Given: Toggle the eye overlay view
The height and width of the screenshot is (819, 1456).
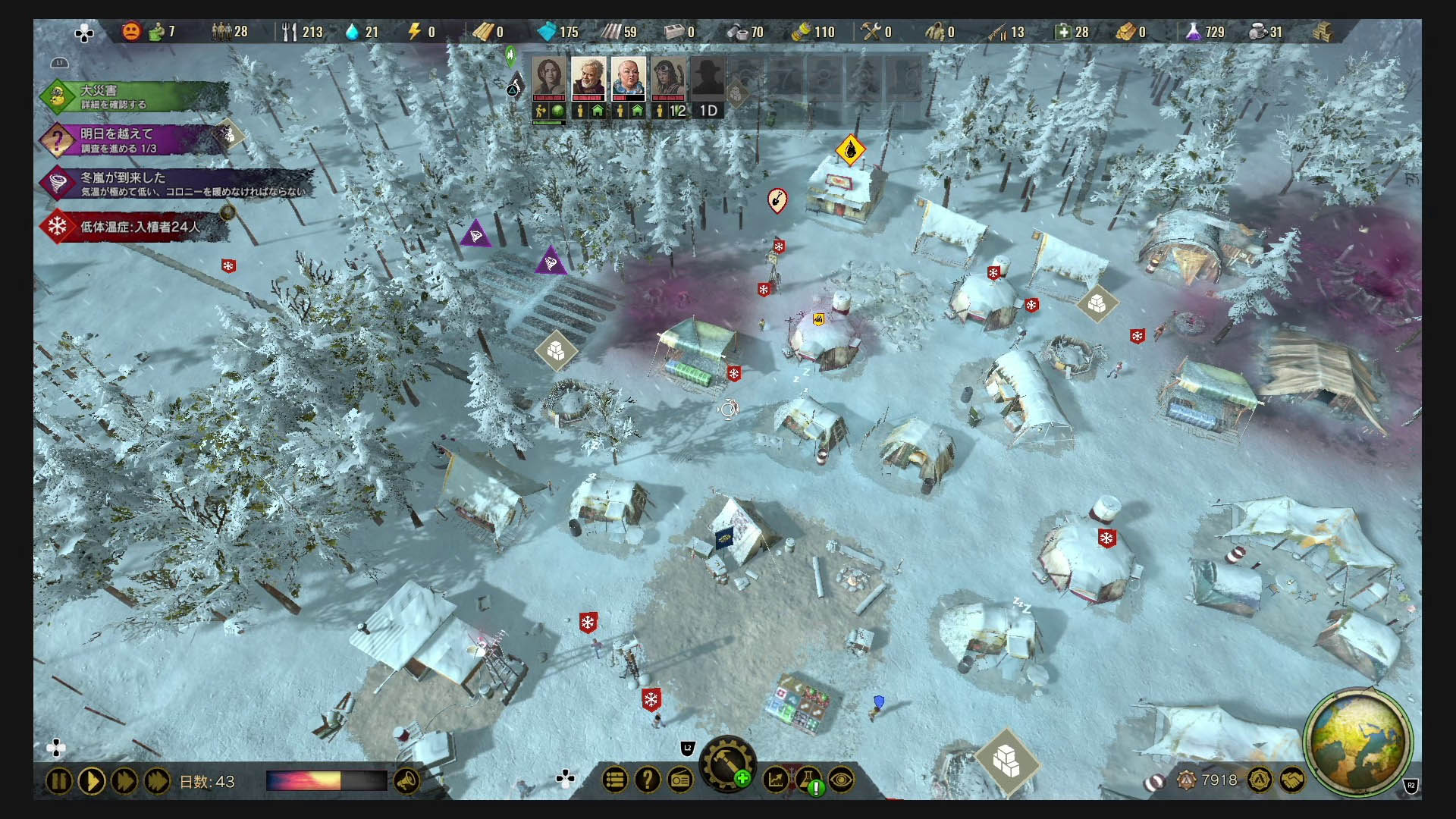Looking at the screenshot, I should [x=842, y=780].
